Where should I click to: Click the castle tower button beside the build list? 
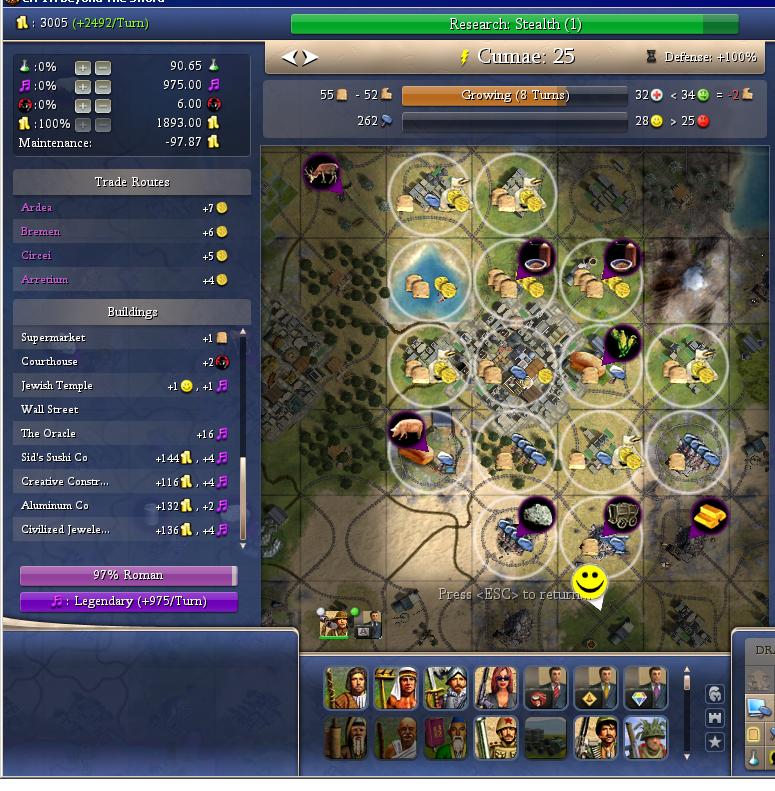[714, 718]
